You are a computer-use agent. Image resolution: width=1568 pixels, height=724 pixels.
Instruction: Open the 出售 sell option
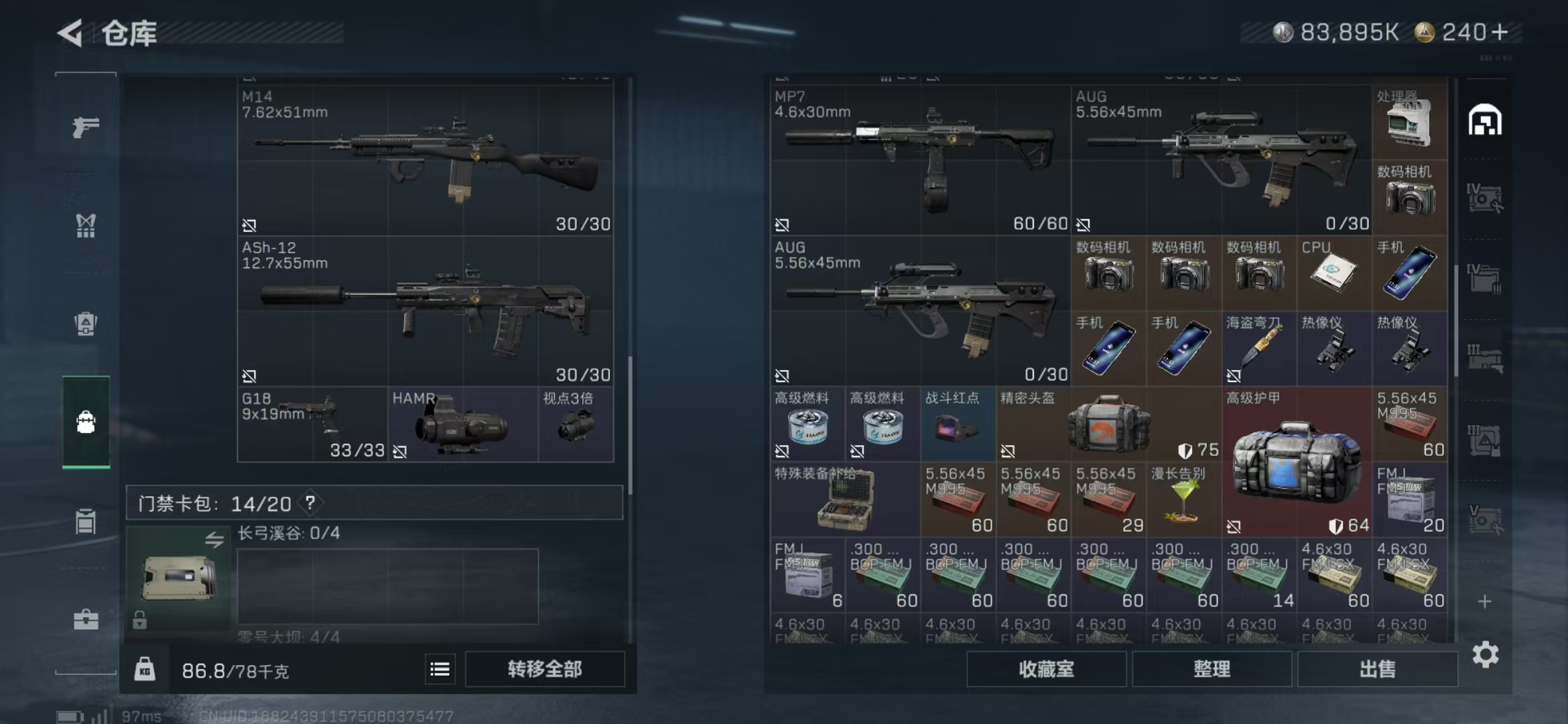pos(1377,669)
